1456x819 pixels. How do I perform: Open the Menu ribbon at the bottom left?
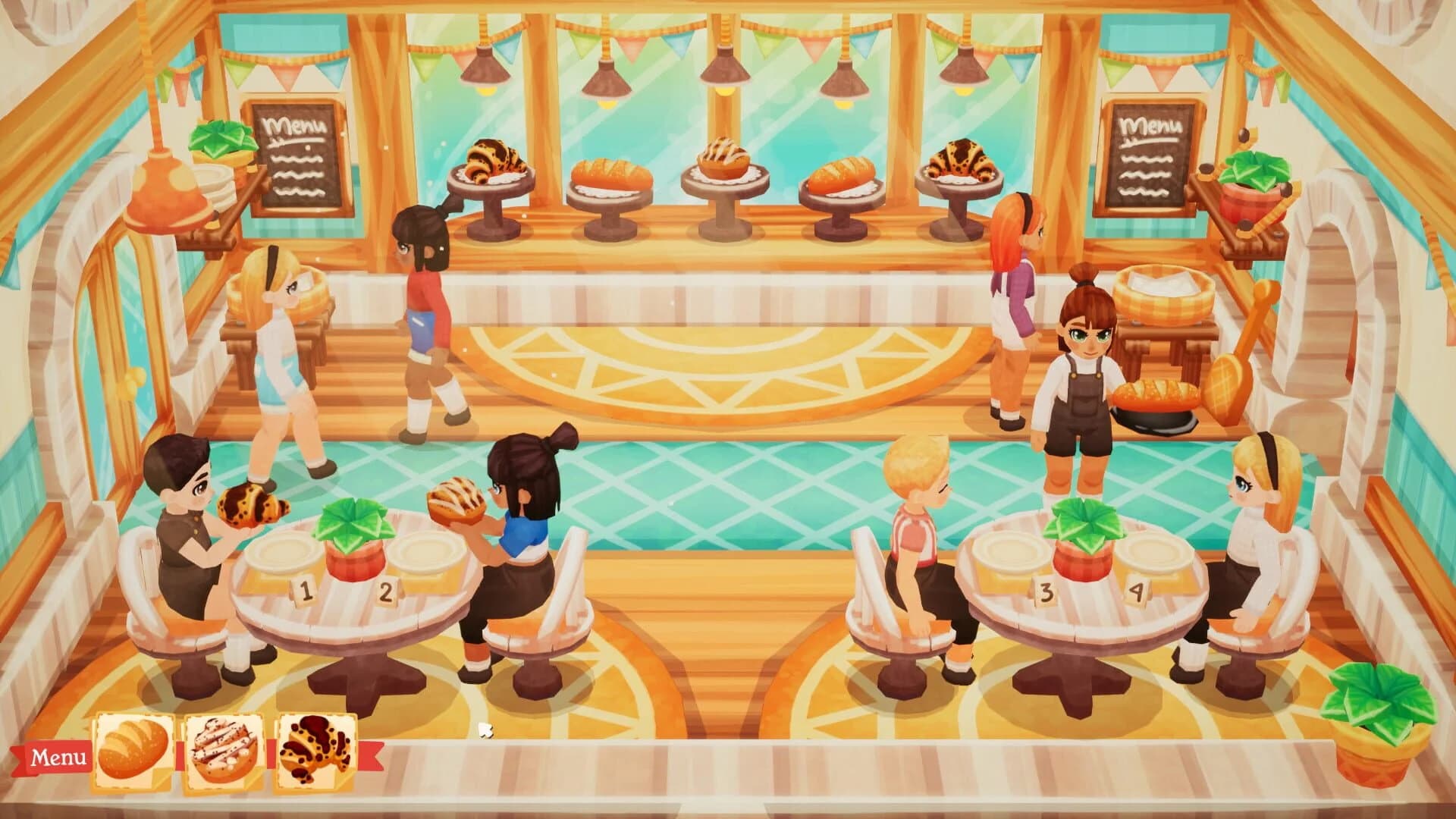click(57, 755)
